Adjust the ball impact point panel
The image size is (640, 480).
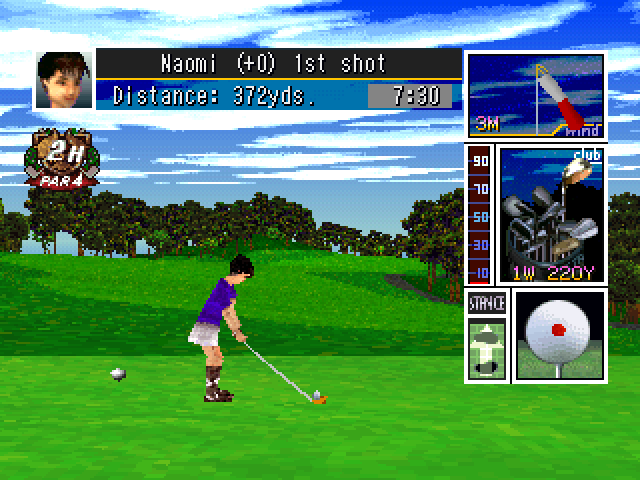tap(559, 336)
